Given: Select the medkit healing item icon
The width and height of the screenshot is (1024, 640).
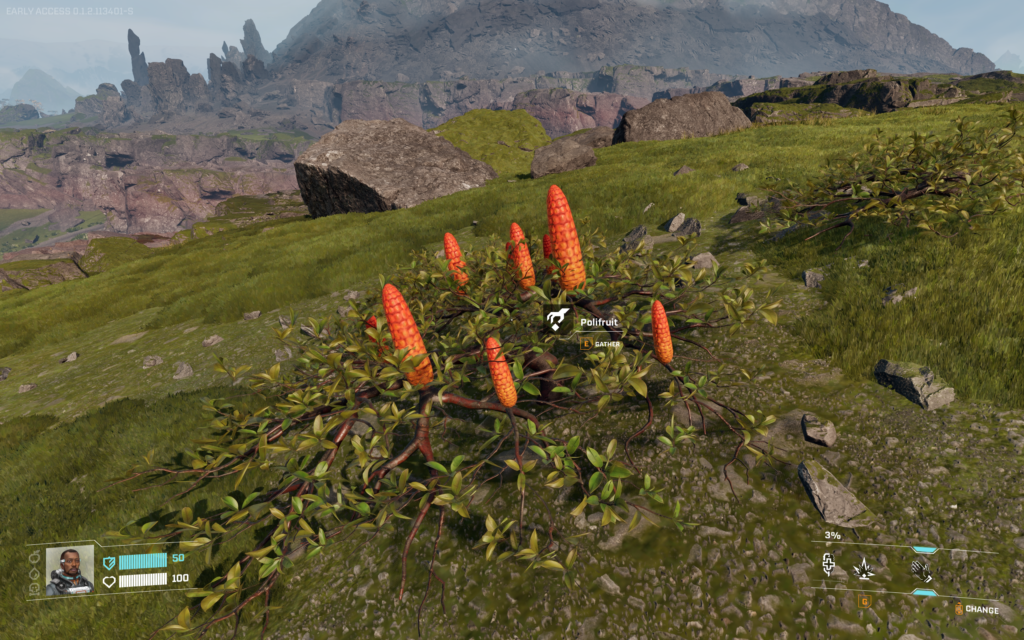Looking at the screenshot, I should tap(829, 566).
